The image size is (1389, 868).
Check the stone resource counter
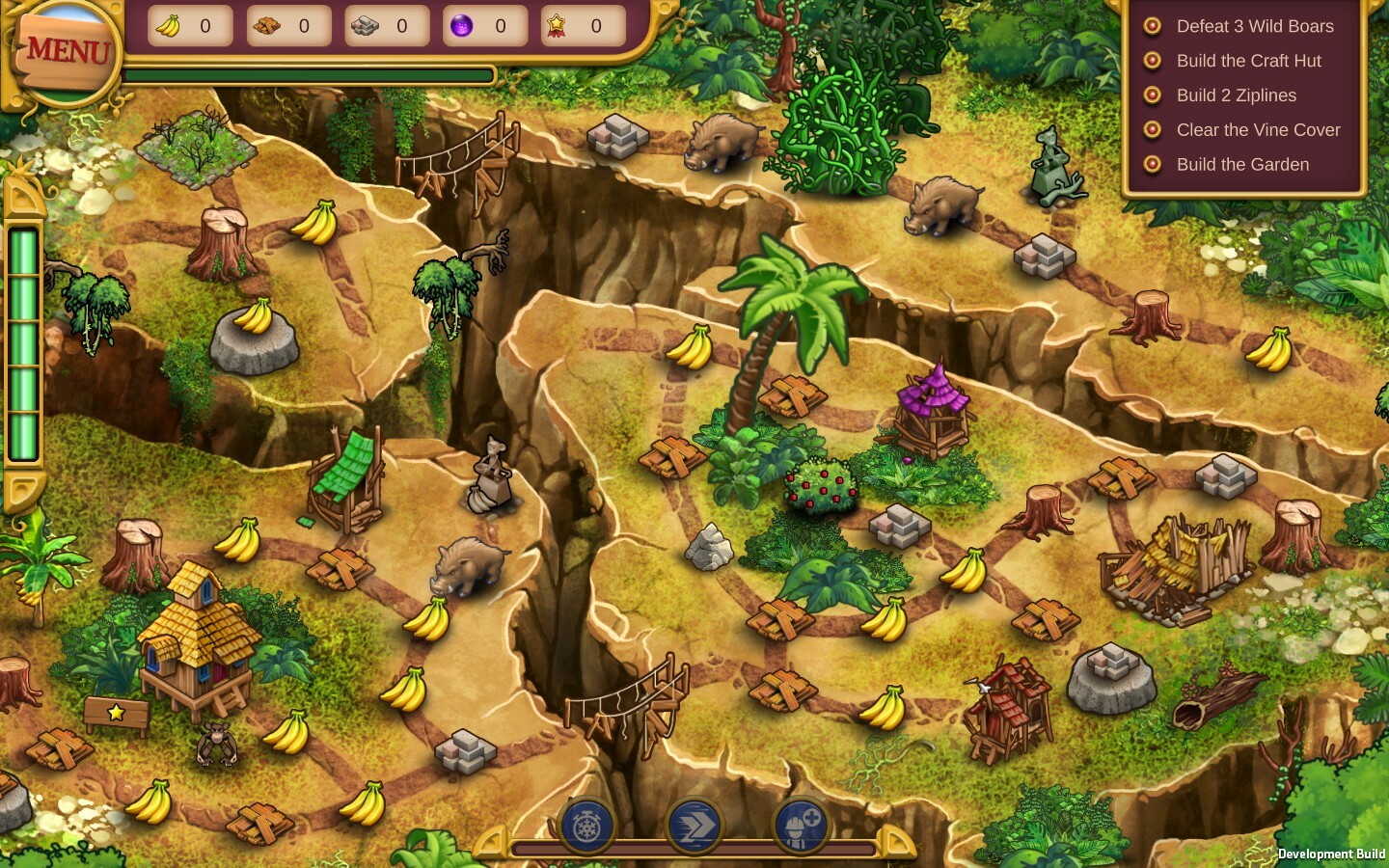387,26
